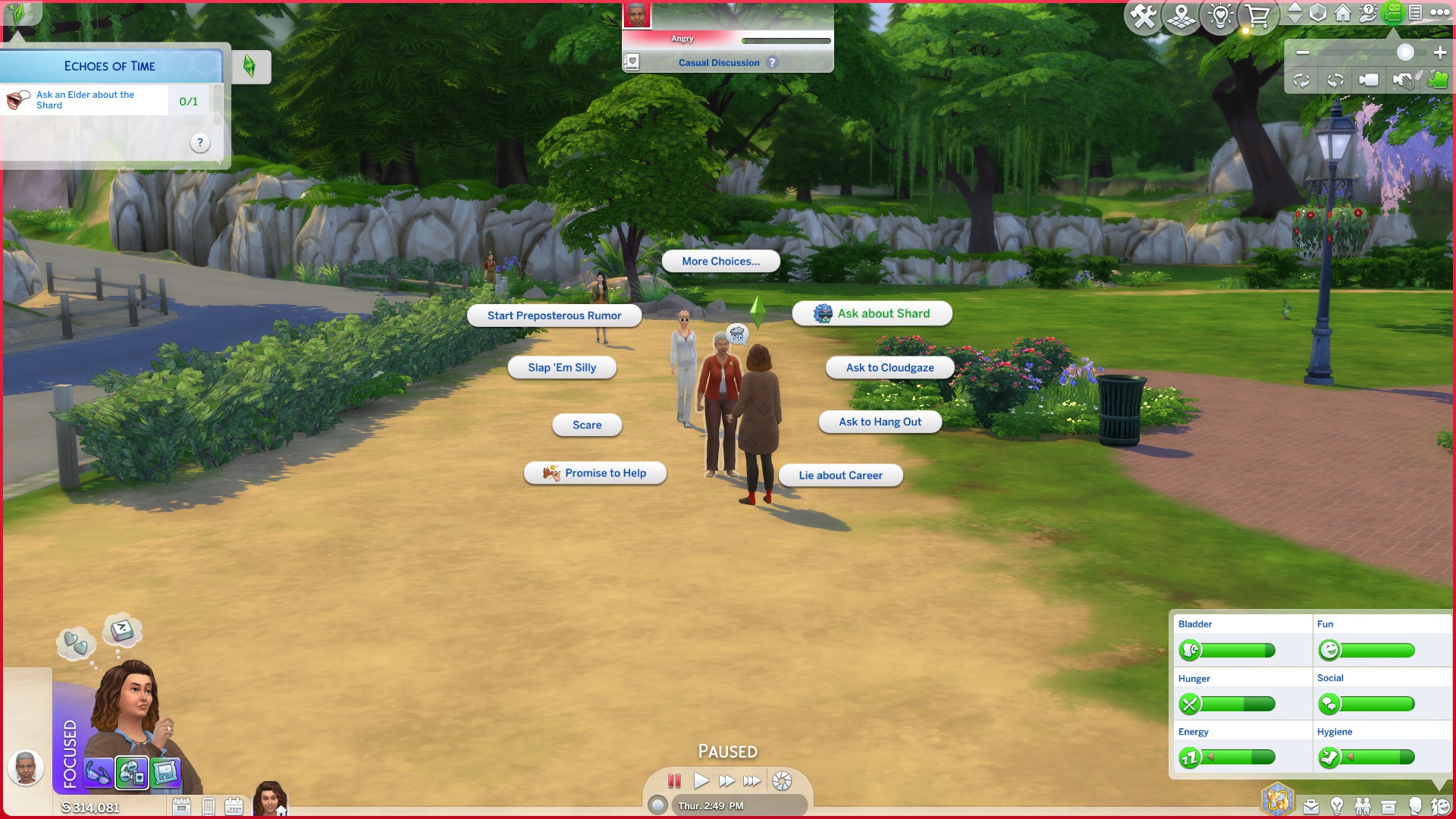This screenshot has height=819, width=1456.
Task: Expand More Choices in the social menu
Action: coord(720,261)
